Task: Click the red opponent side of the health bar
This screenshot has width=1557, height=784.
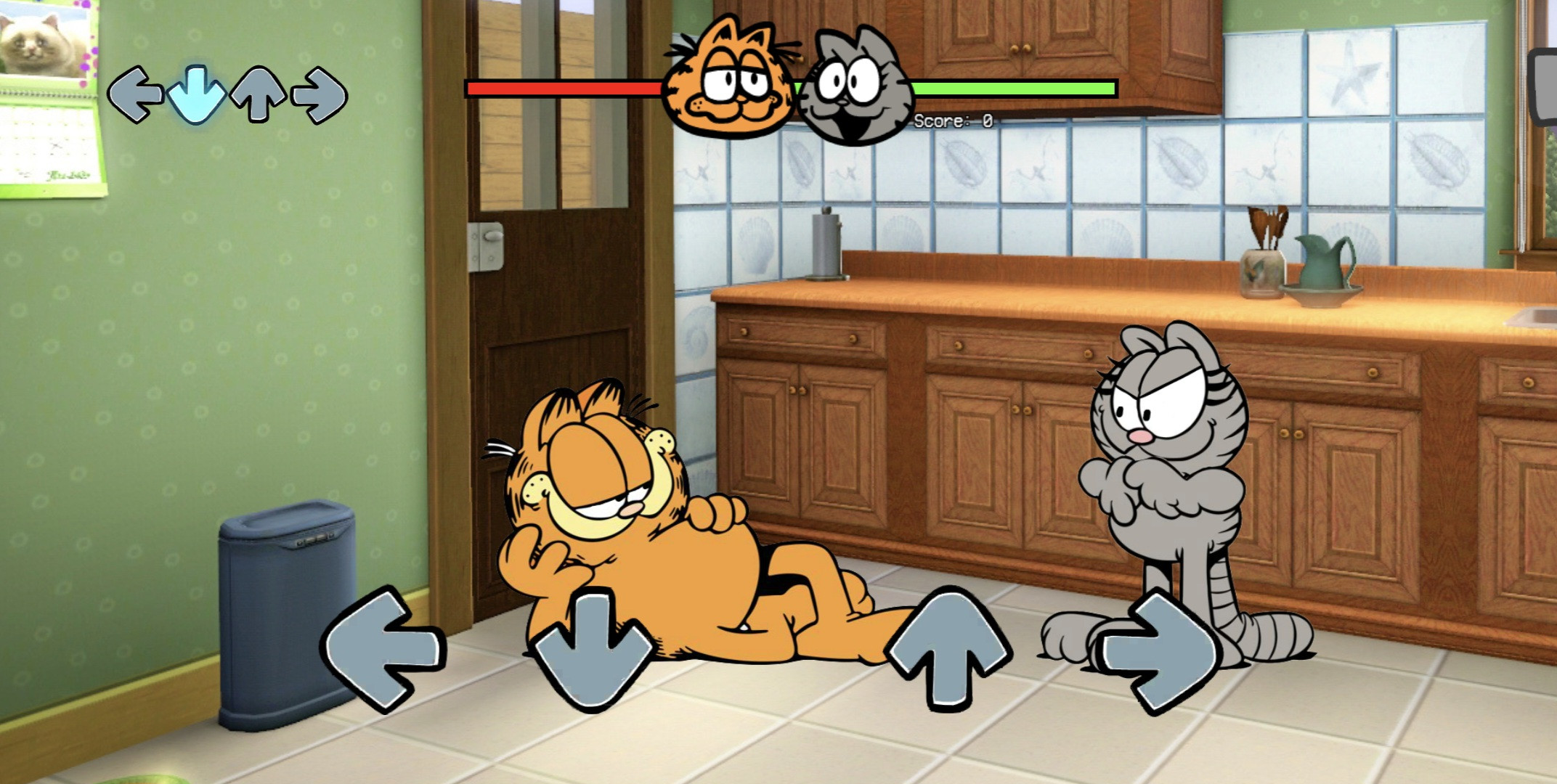Action: point(566,89)
